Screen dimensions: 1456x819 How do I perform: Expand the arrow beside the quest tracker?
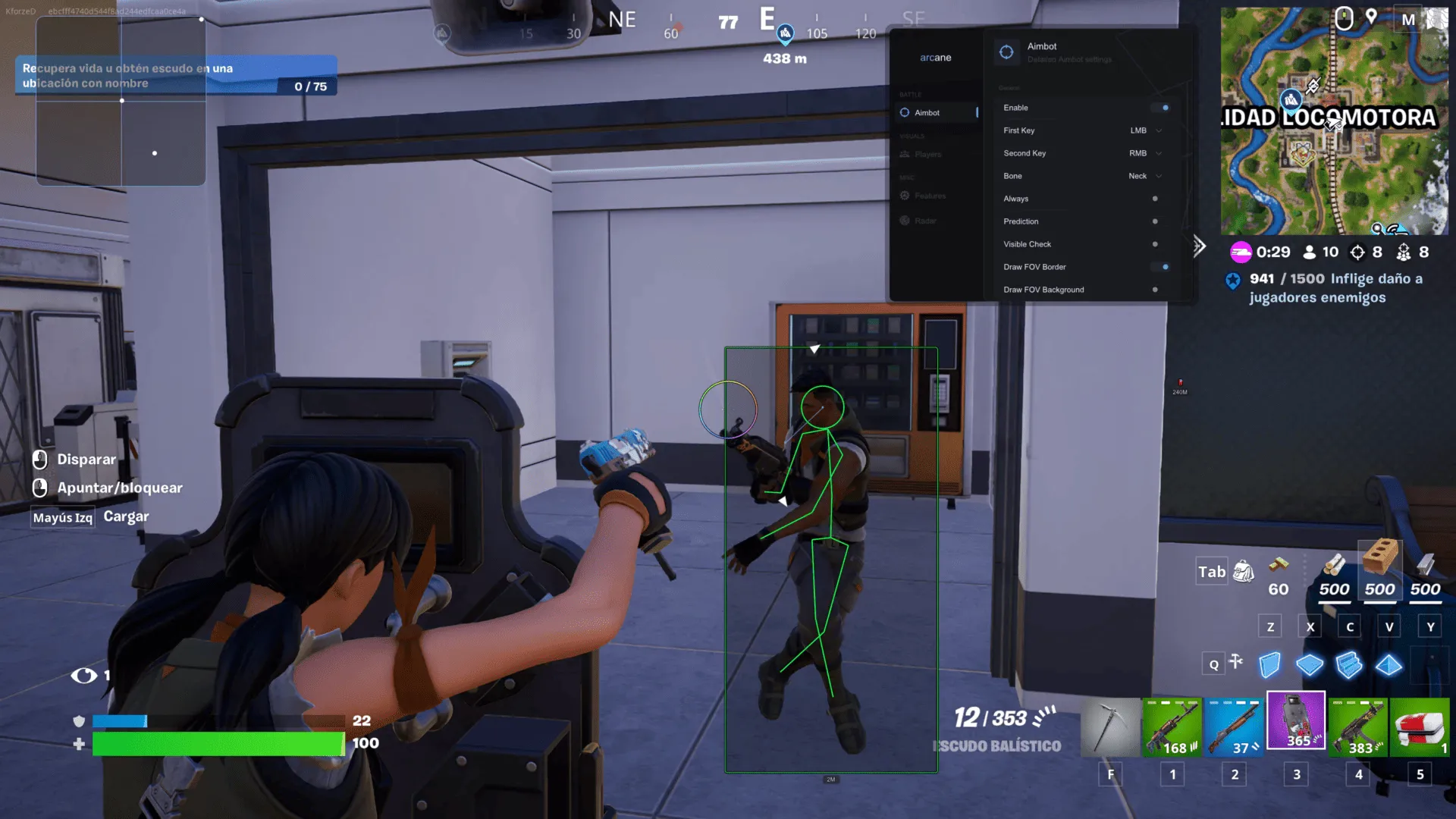coord(1199,246)
